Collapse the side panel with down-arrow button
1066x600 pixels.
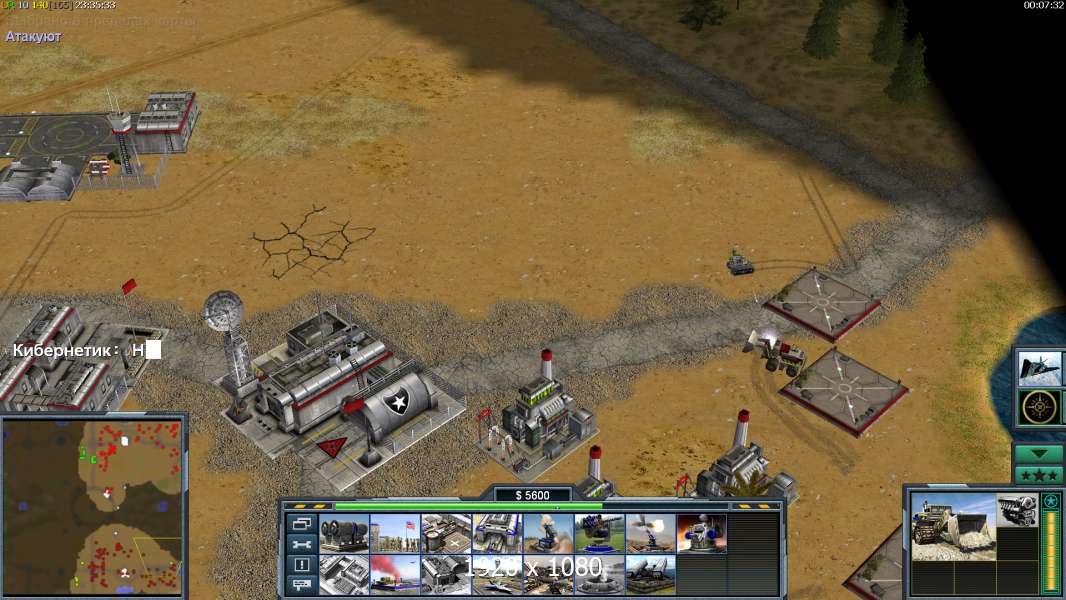coord(1039,454)
